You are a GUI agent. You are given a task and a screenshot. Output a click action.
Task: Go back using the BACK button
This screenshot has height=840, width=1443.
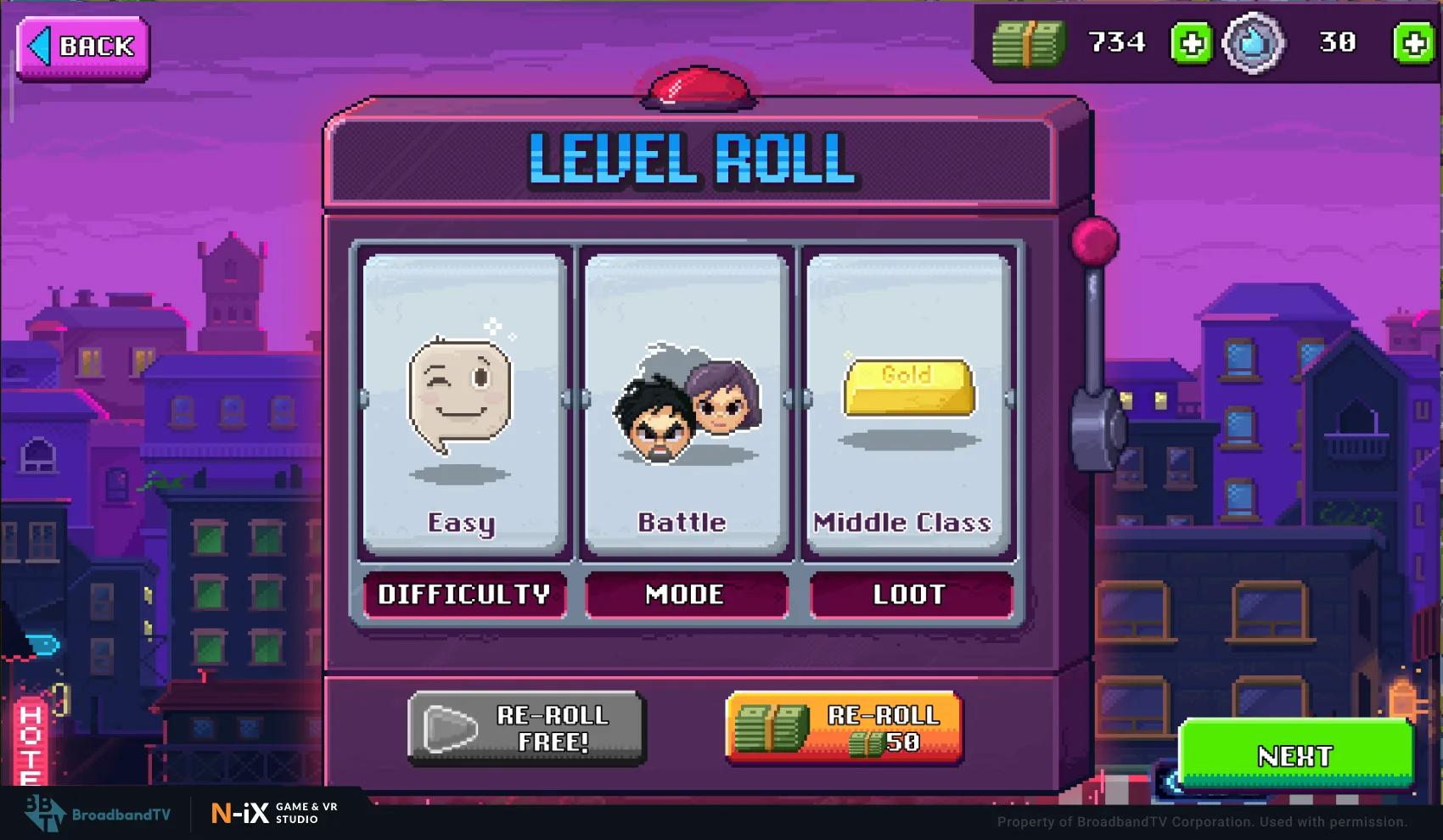[x=83, y=48]
